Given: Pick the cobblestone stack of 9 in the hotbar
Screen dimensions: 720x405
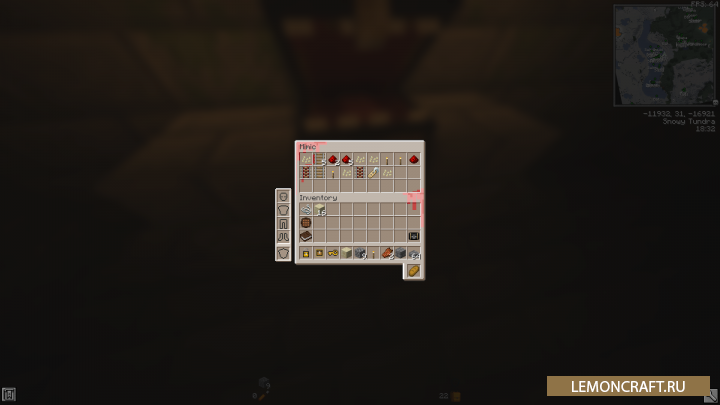Looking at the screenshot, I should coord(360,254).
